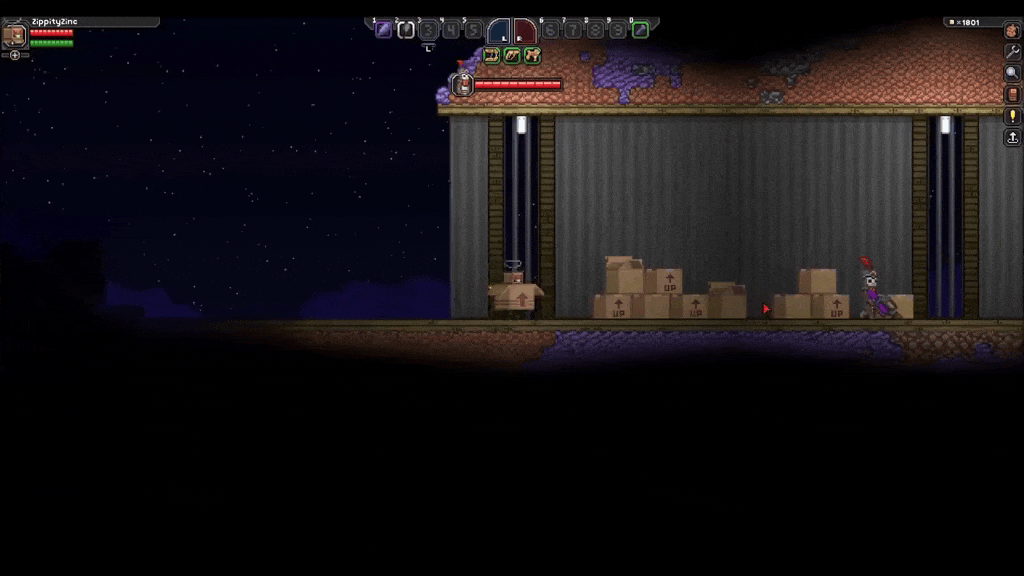Activate the magnifying glass inspect tool
Image resolution: width=1024 pixels, height=576 pixels.
[x=1012, y=73]
